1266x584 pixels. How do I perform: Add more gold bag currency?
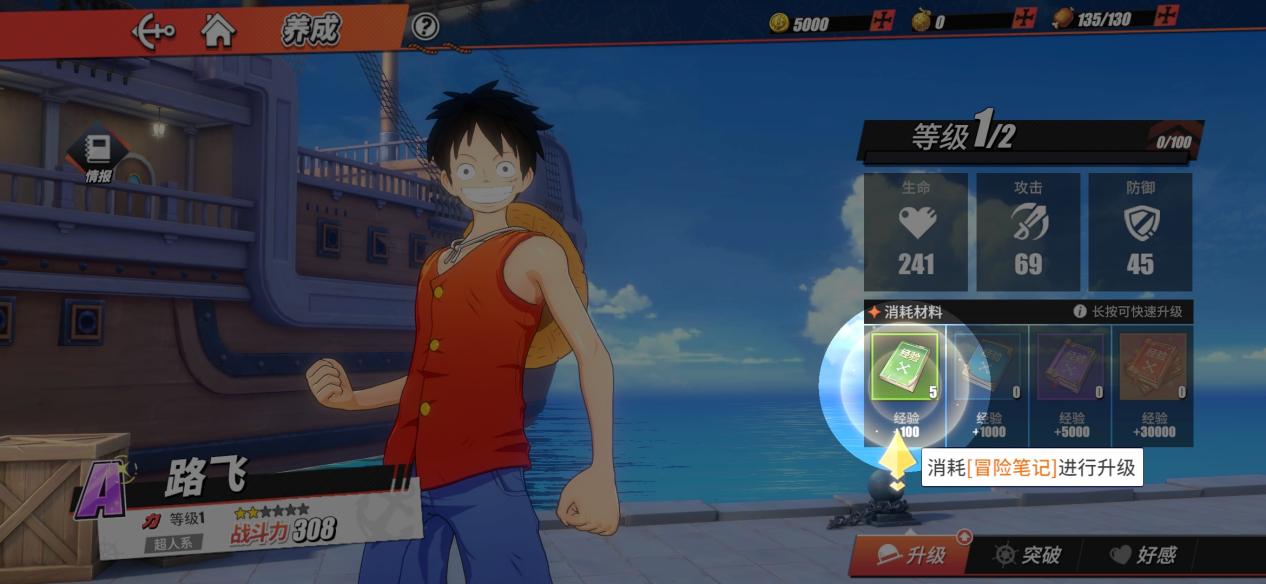[1024, 18]
